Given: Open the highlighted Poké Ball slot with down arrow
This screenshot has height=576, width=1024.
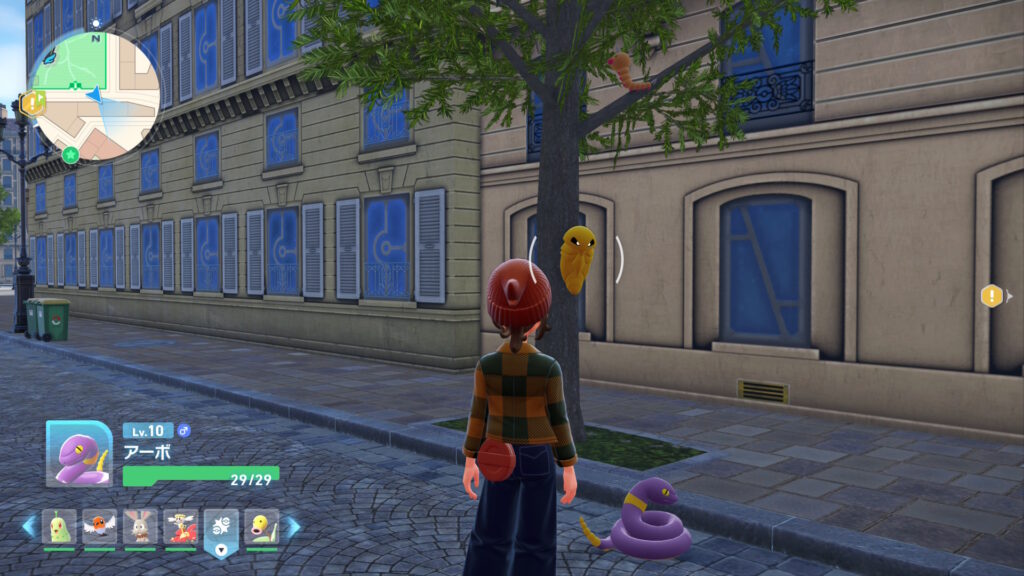Looking at the screenshot, I should (x=221, y=530).
